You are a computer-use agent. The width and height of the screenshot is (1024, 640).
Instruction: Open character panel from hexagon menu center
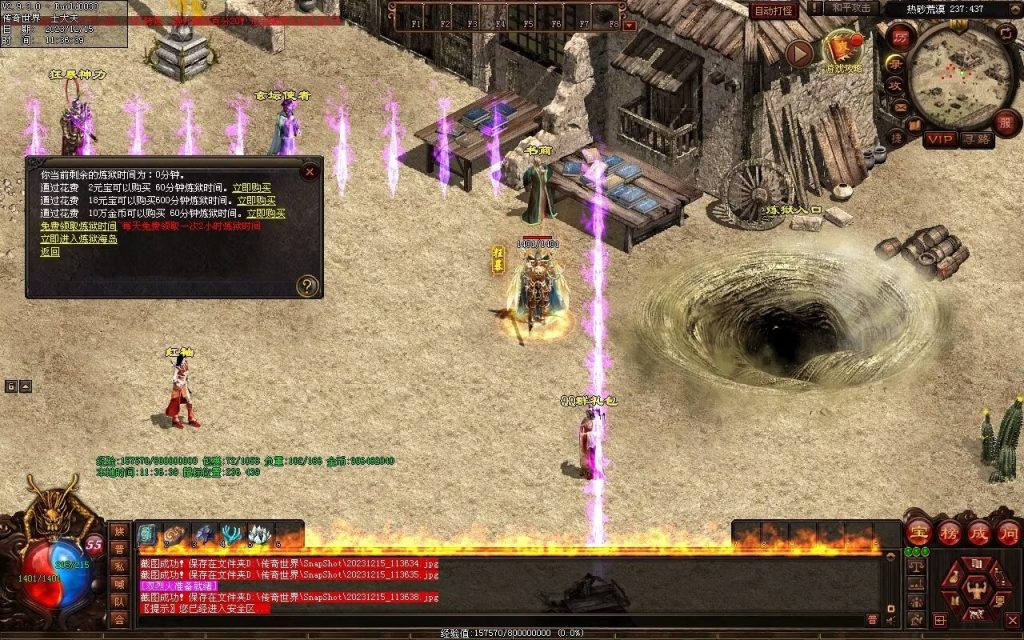977,586
